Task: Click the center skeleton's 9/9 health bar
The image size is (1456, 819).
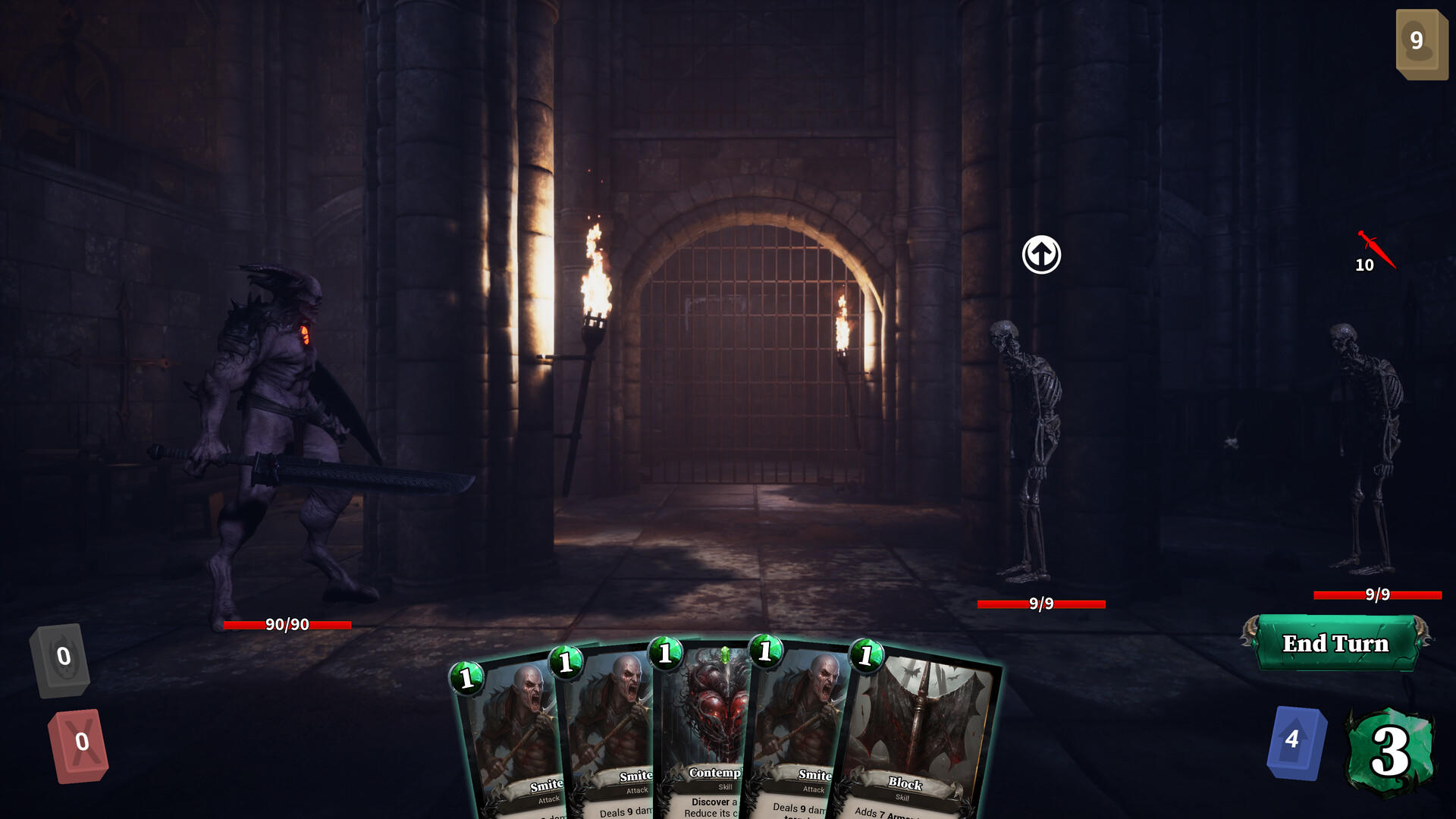Action: pyautogui.click(x=1041, y=605)
